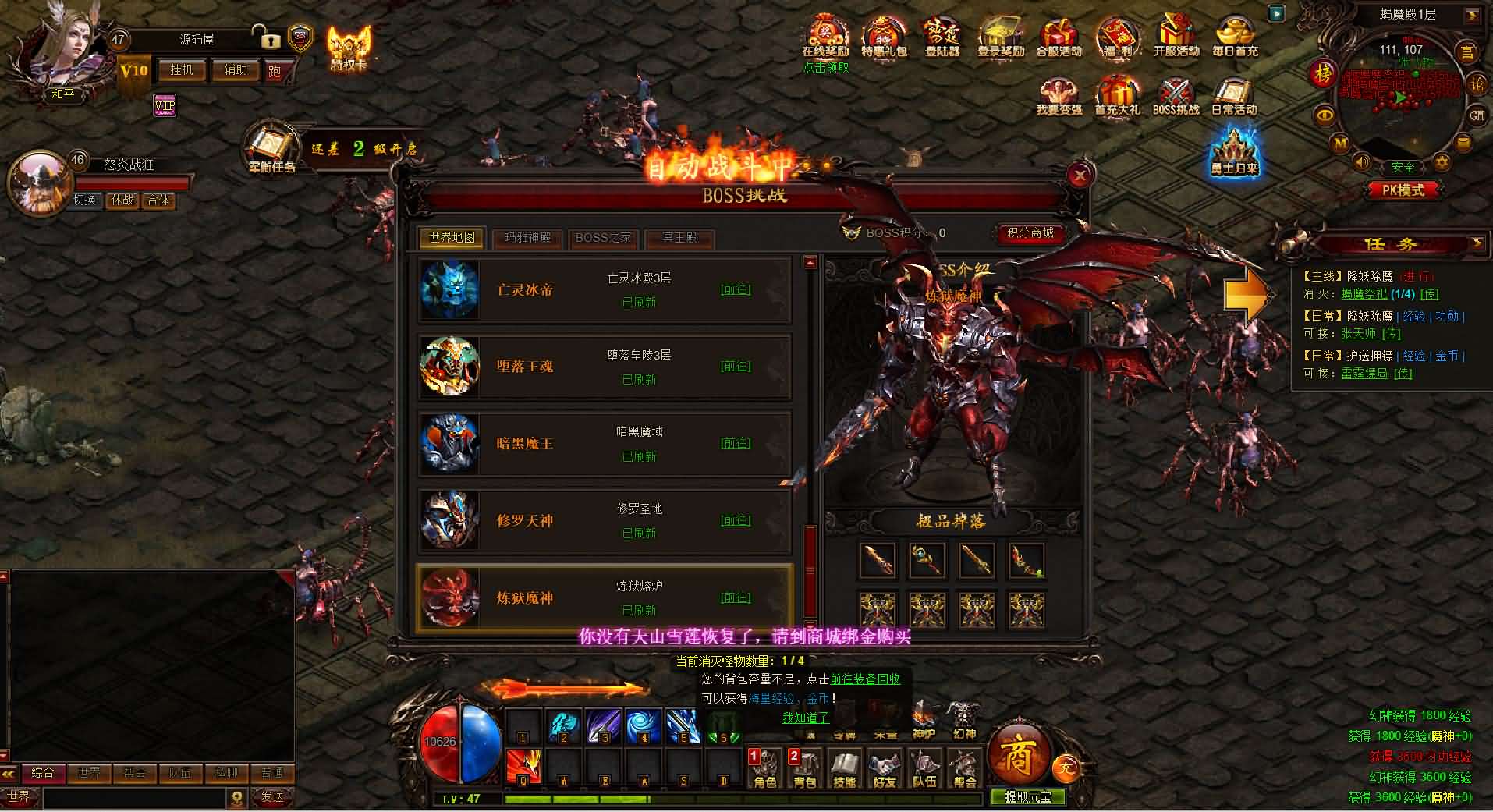Toggle the 挂机 auto-battle mode
Image resolution: width=1493 pixels, height=812 pixels.
coord(181,70)
